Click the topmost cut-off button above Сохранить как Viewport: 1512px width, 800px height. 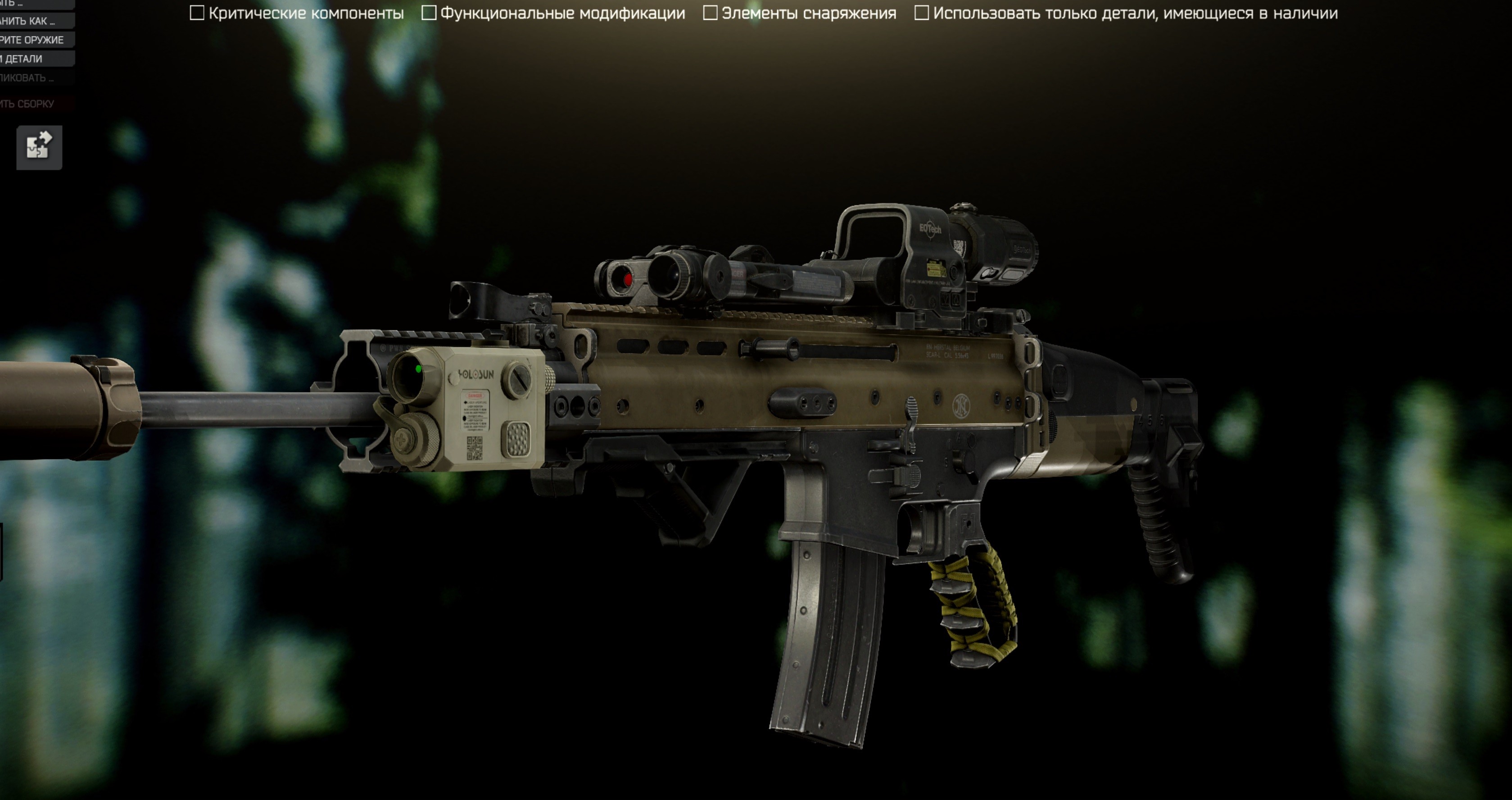35,4
